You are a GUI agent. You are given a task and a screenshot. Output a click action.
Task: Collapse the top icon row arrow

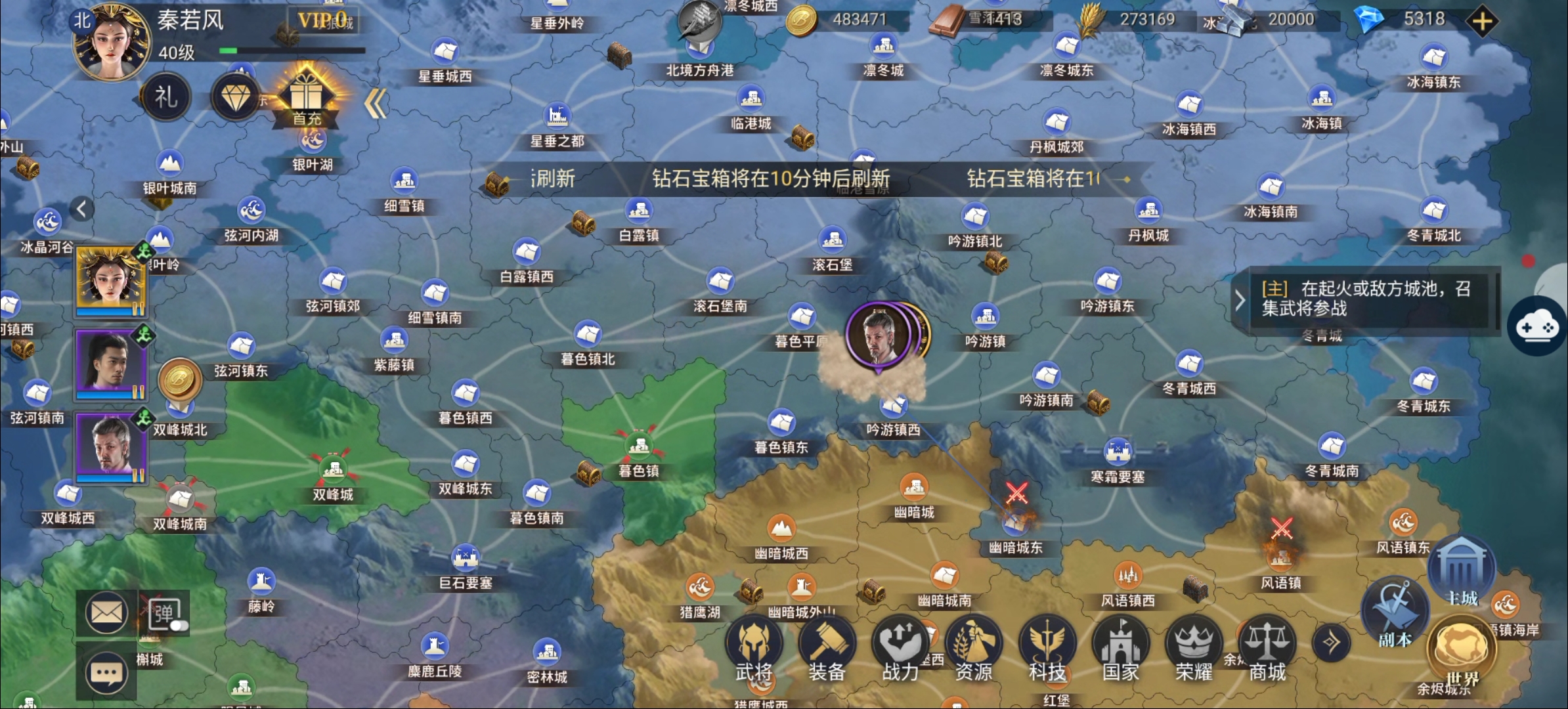376,104
